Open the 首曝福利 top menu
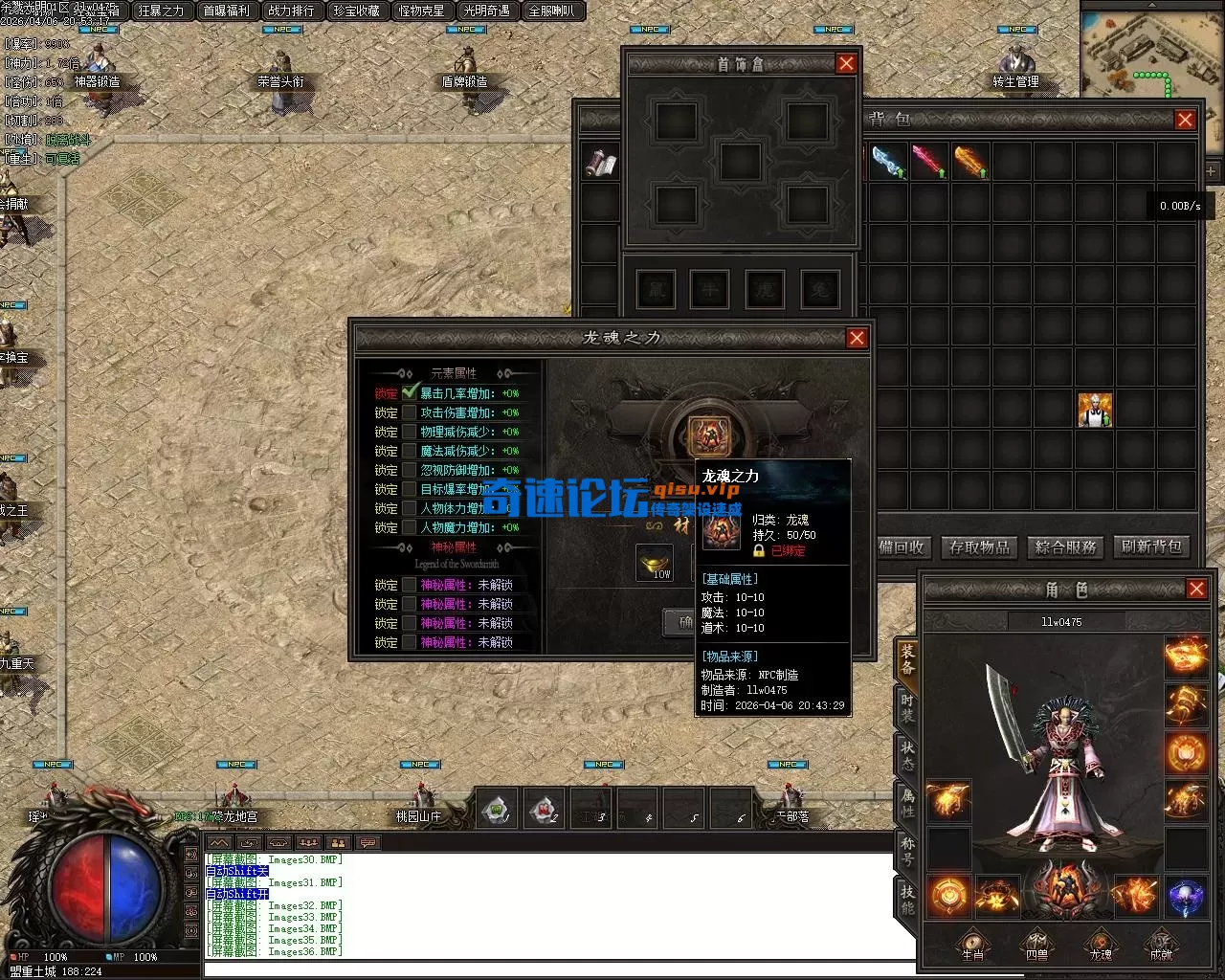This screenshot has height=980, width=1225. point(226,11)
